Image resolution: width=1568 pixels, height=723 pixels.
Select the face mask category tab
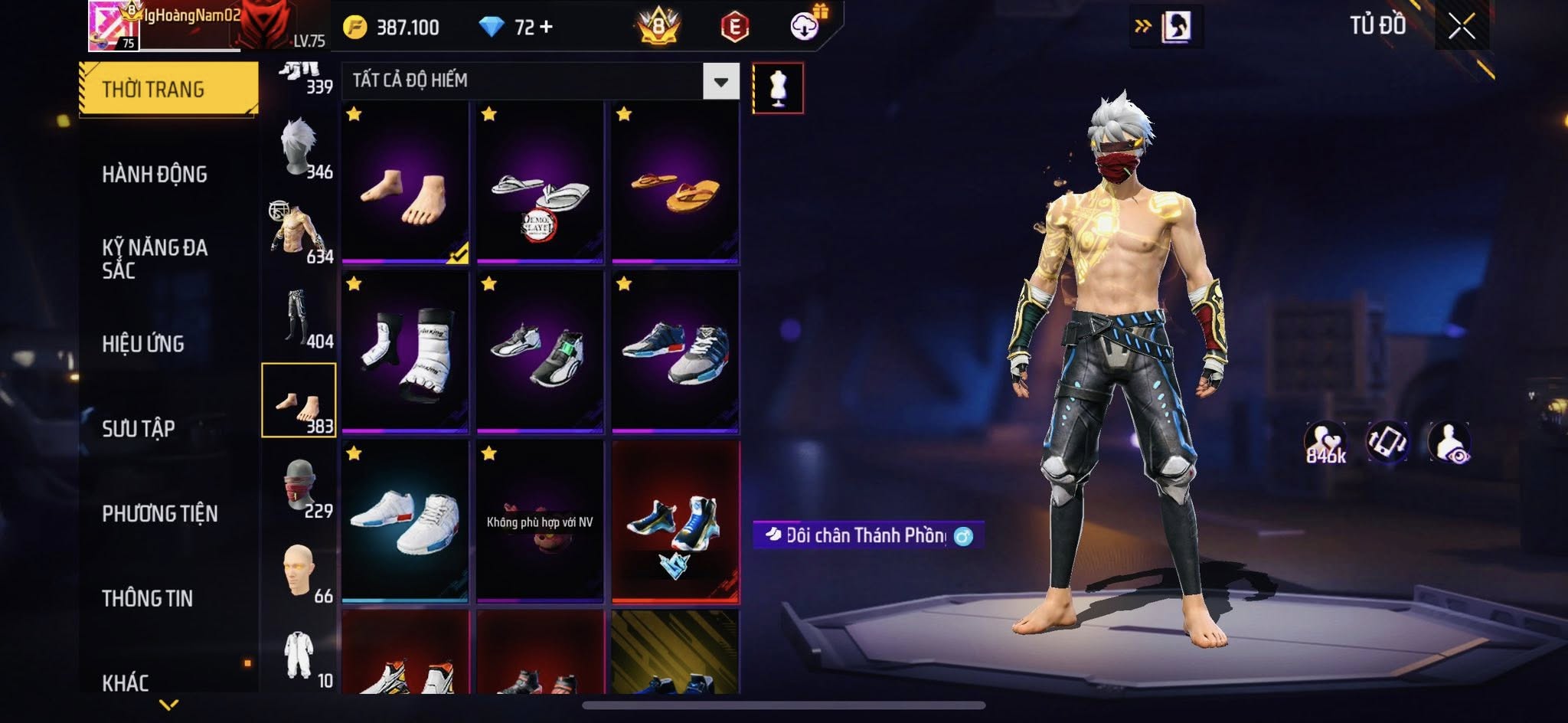(300, 488)
